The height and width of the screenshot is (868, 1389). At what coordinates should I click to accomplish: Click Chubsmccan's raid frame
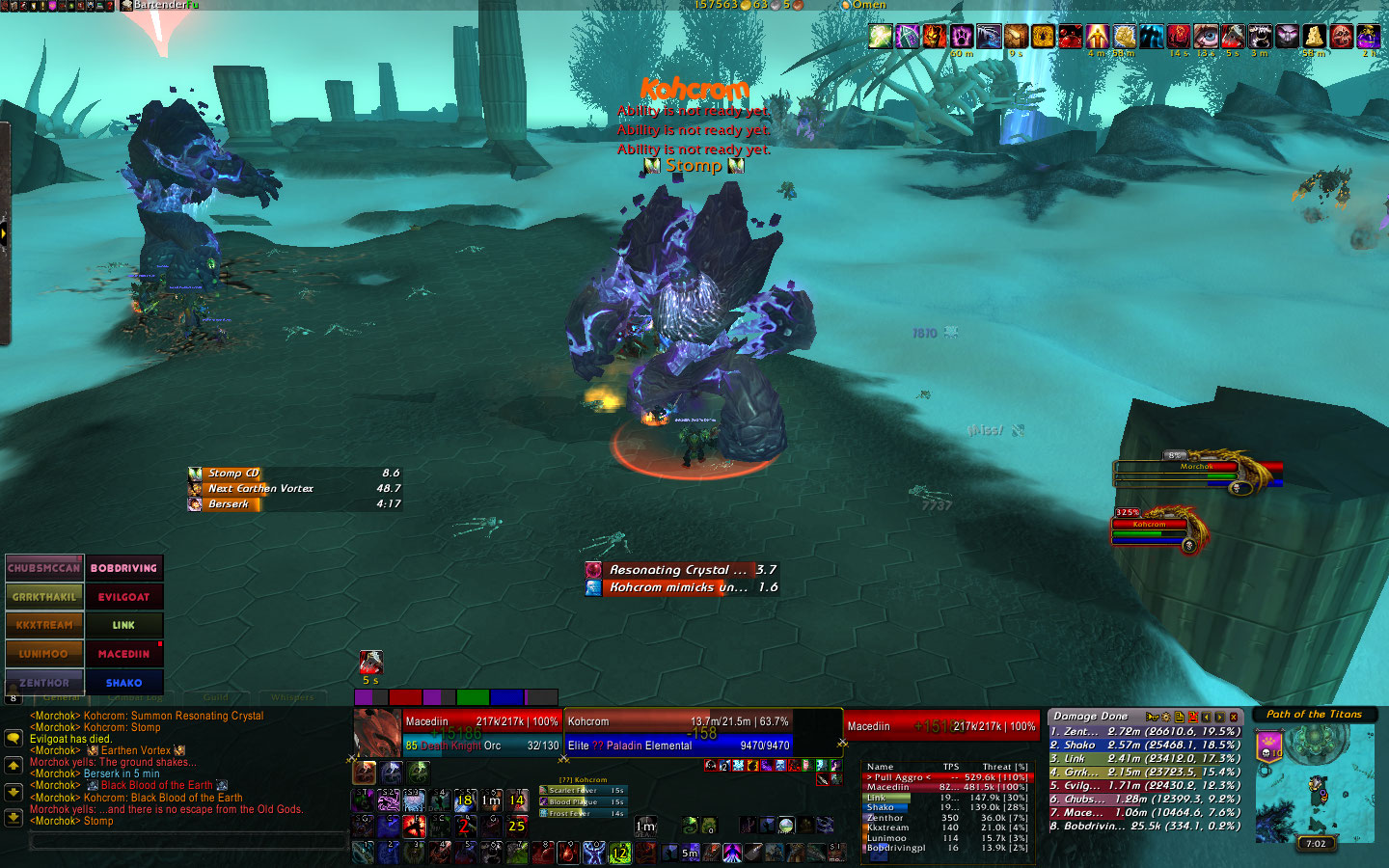point(44,568)
